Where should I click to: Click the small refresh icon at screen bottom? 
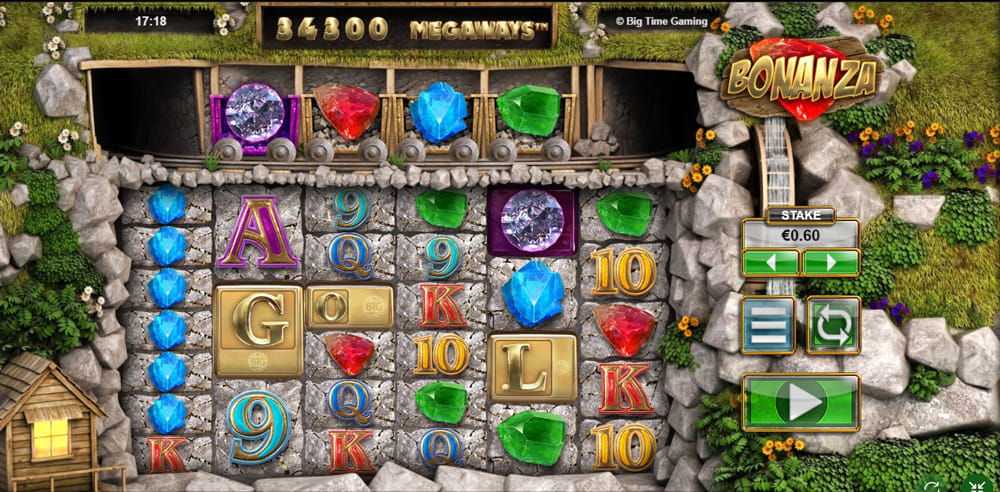pyautogui.click(x=933, y=485)
